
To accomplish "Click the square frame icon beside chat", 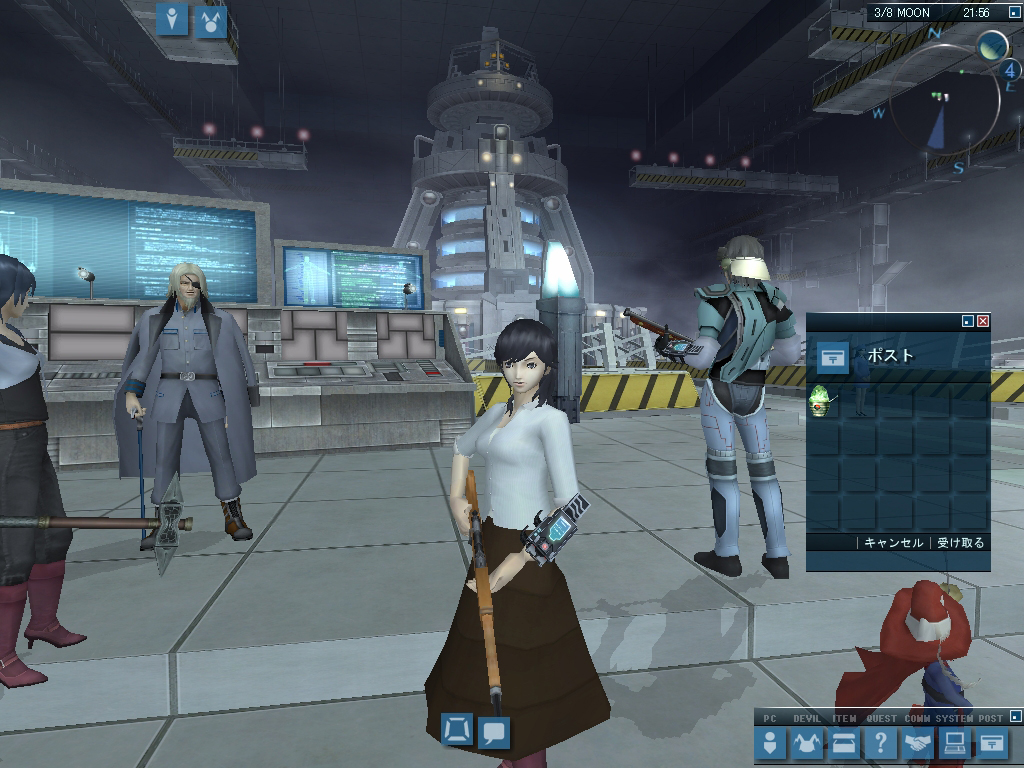I will click(x=457, y=730).
